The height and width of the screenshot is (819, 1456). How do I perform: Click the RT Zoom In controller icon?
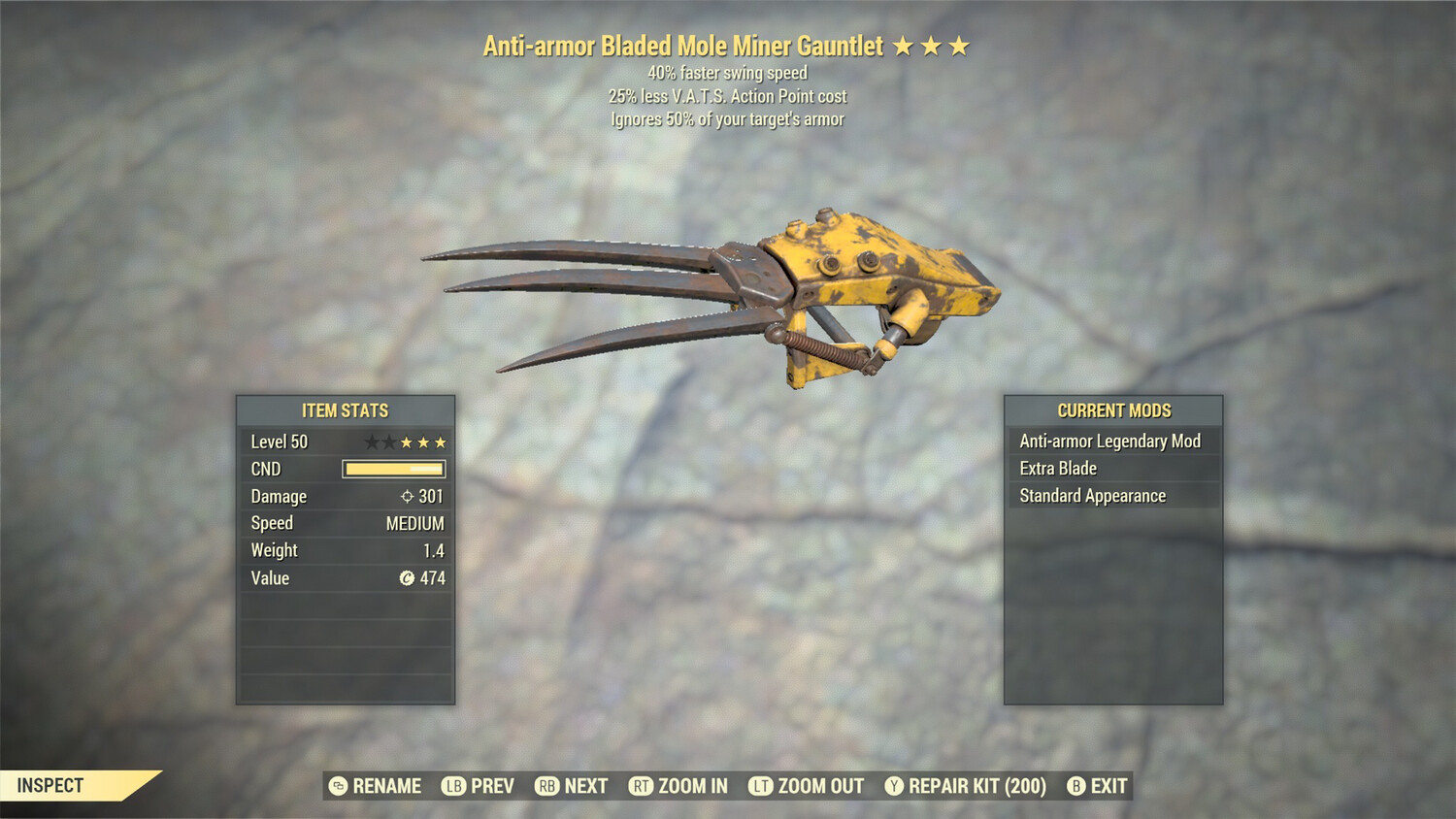tap(642, 786)
